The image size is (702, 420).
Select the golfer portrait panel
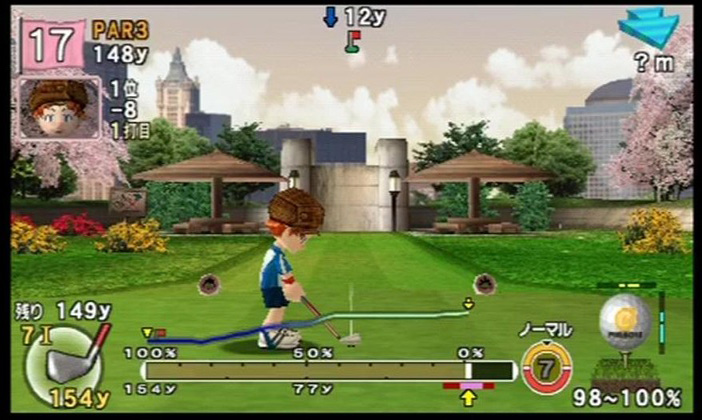(x=57, y=108)
